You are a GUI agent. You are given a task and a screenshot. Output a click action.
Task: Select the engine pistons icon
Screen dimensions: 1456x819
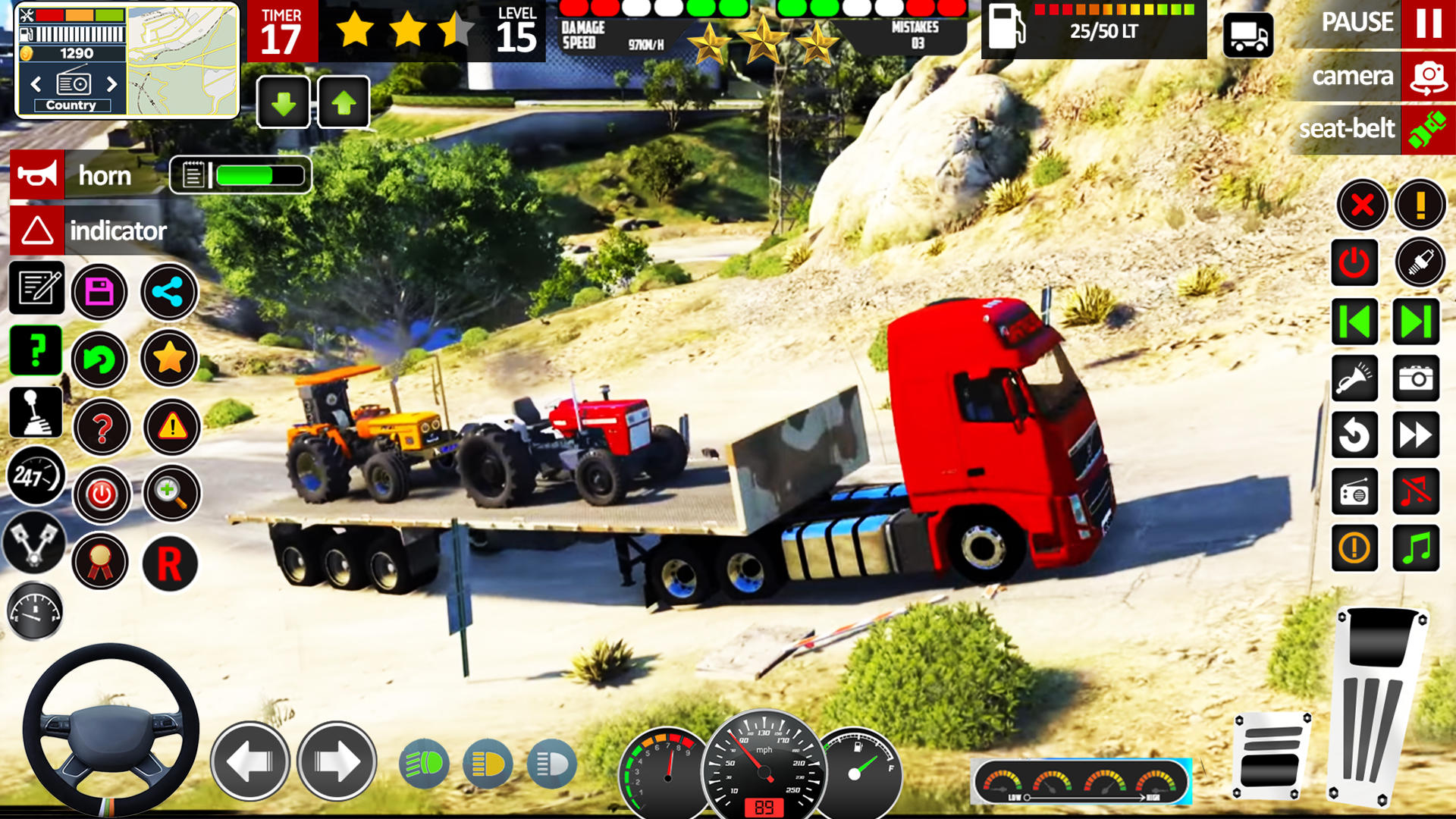36,545
